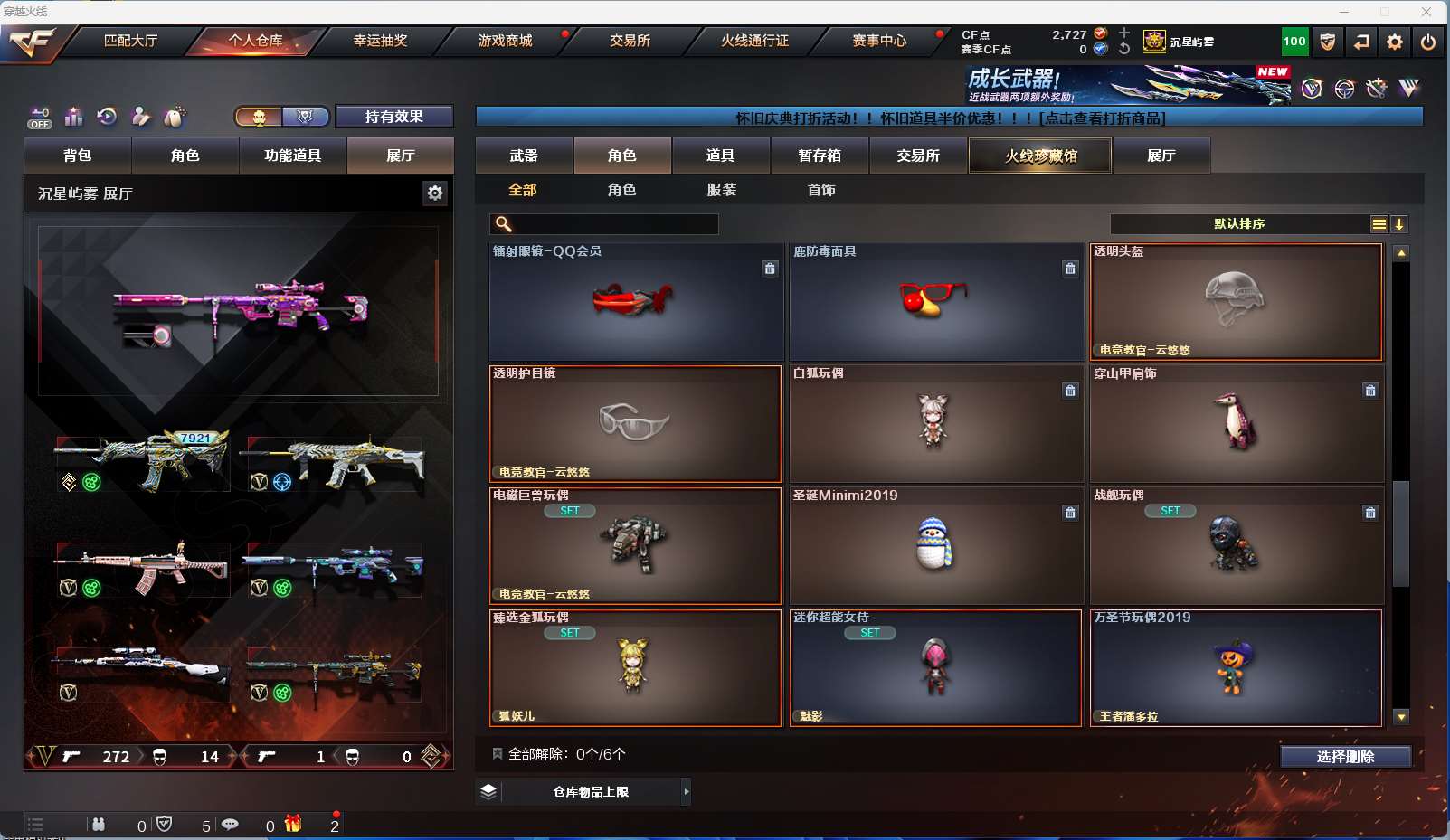Open the 交易所 top menu entry

630,41
